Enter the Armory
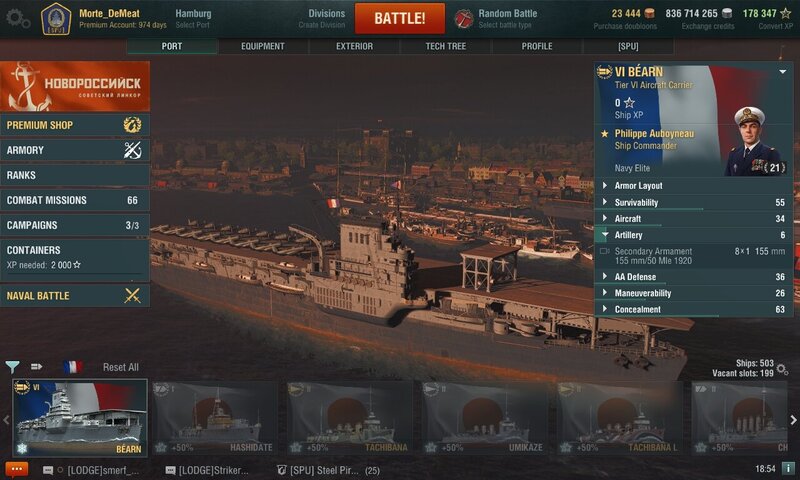800x480 pixels. pos(75,150)
